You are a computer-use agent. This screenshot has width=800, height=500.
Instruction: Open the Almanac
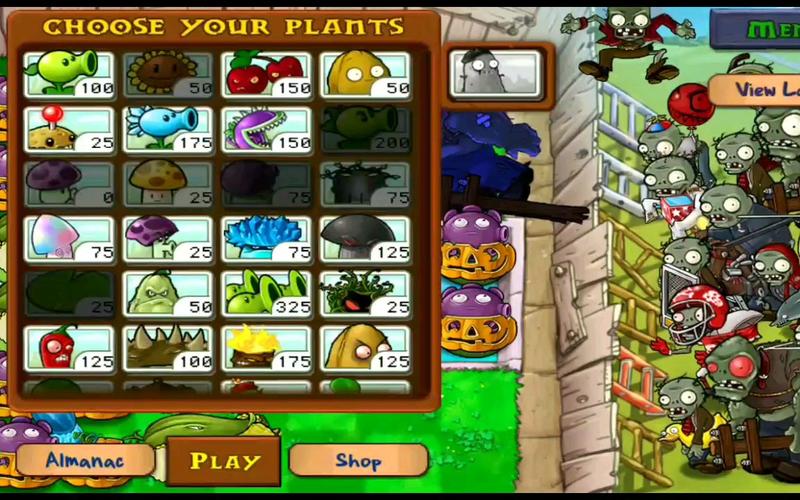coord(85,460)
